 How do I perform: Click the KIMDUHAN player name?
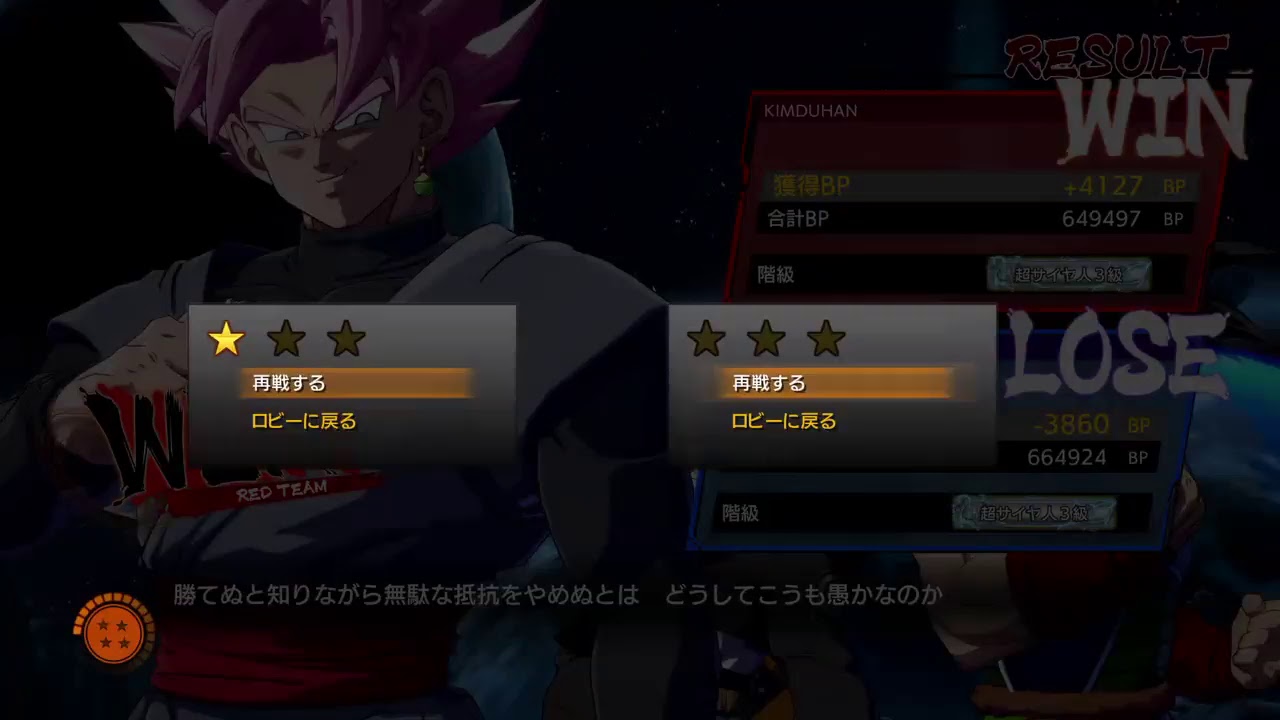812,110
